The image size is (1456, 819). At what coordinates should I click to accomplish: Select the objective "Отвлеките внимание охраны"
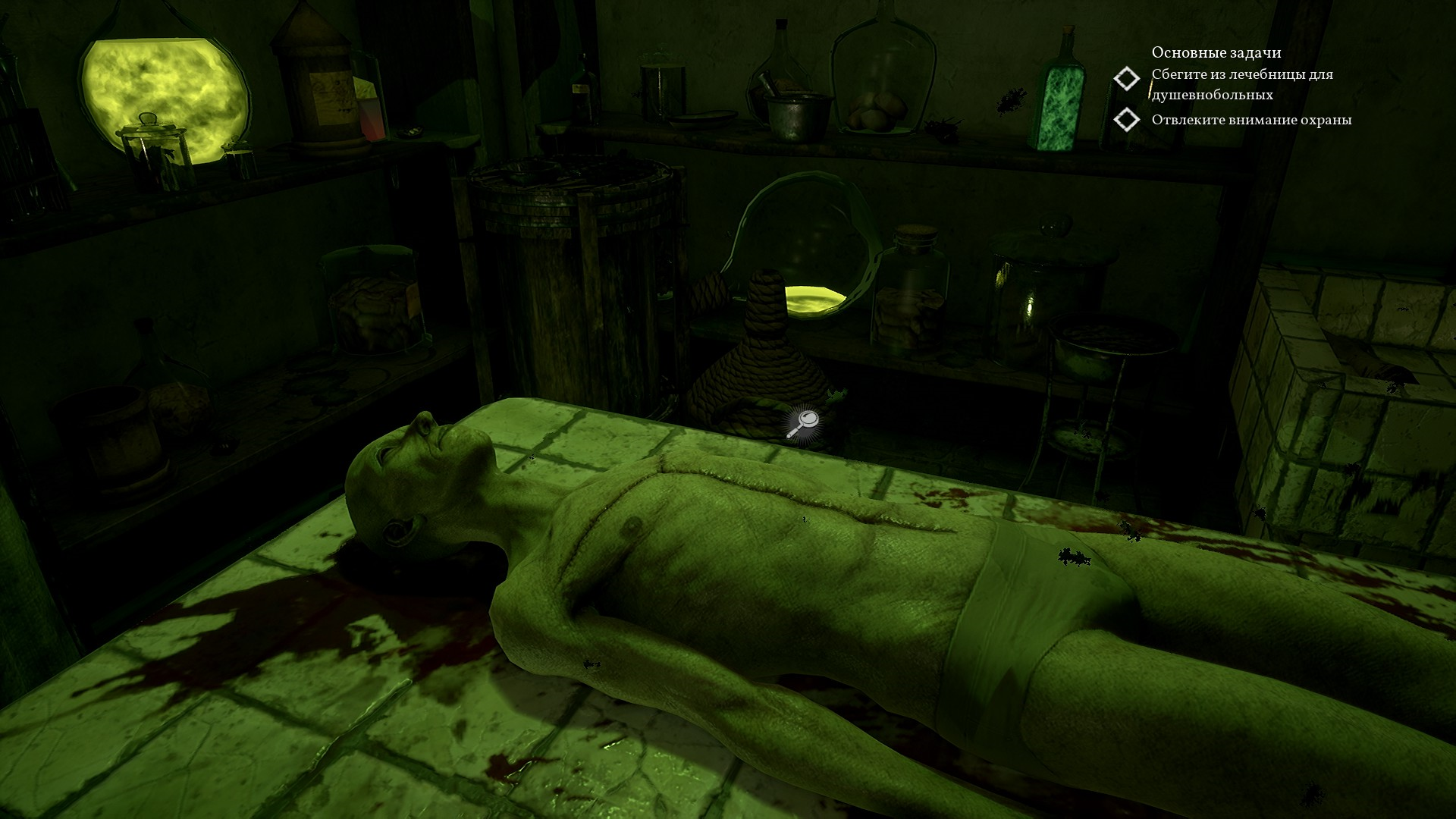(x=1250, y=120)
